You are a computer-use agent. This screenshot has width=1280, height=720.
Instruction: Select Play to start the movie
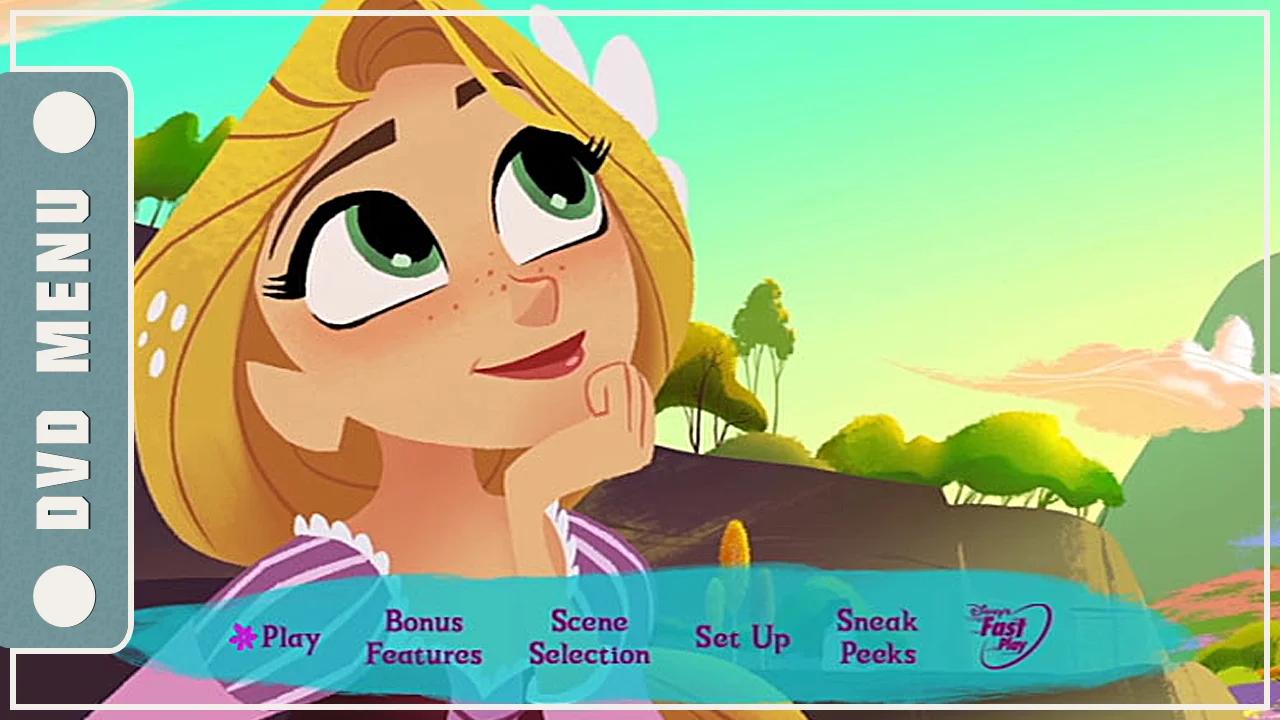click(290, 638)
